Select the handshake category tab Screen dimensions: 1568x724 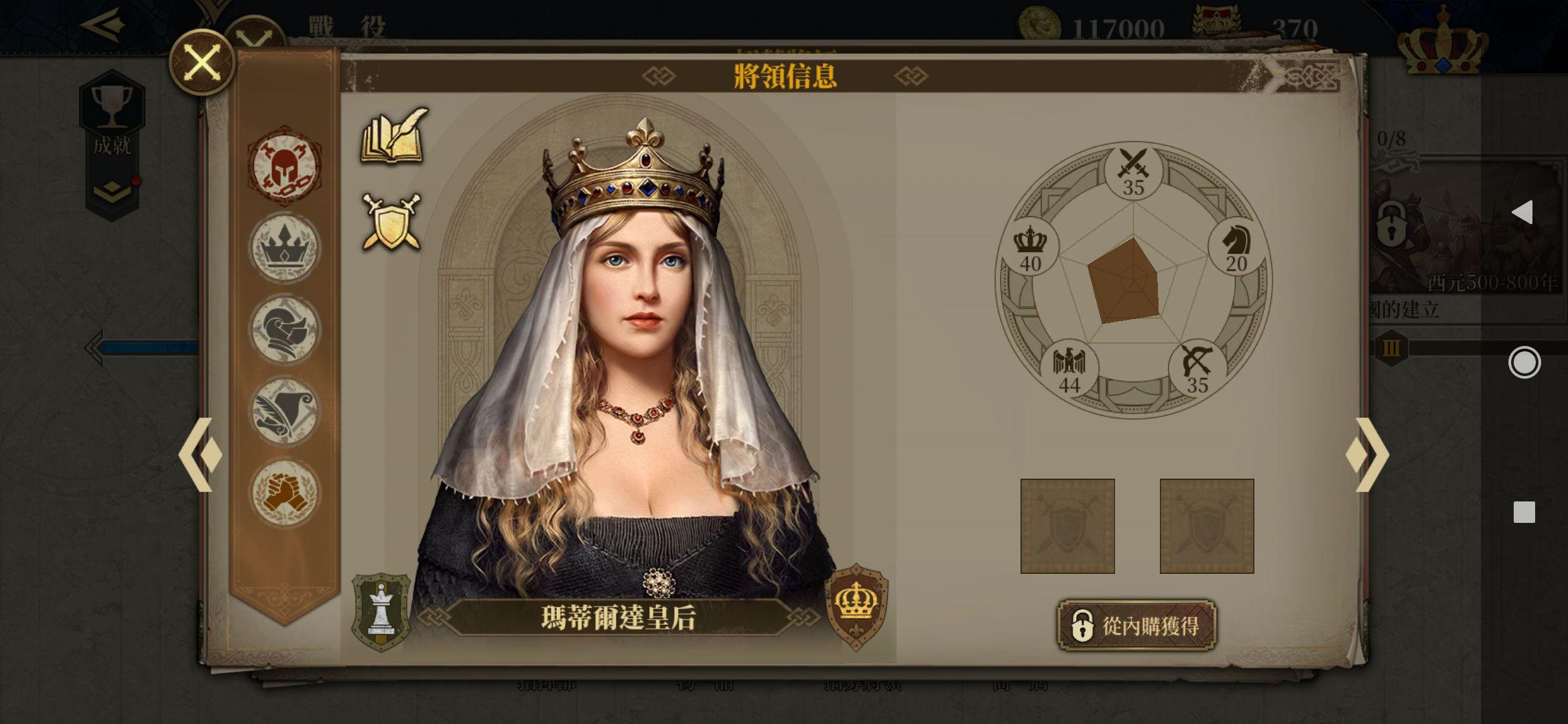(285, 493)
